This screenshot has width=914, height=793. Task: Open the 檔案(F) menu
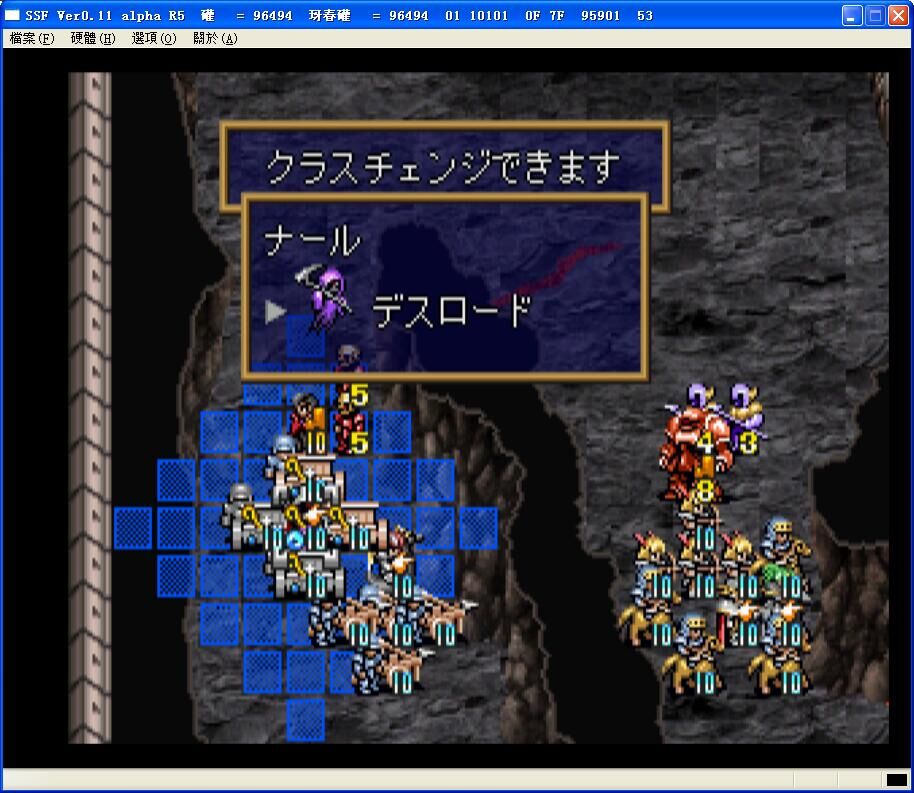(x=32, y=39)
